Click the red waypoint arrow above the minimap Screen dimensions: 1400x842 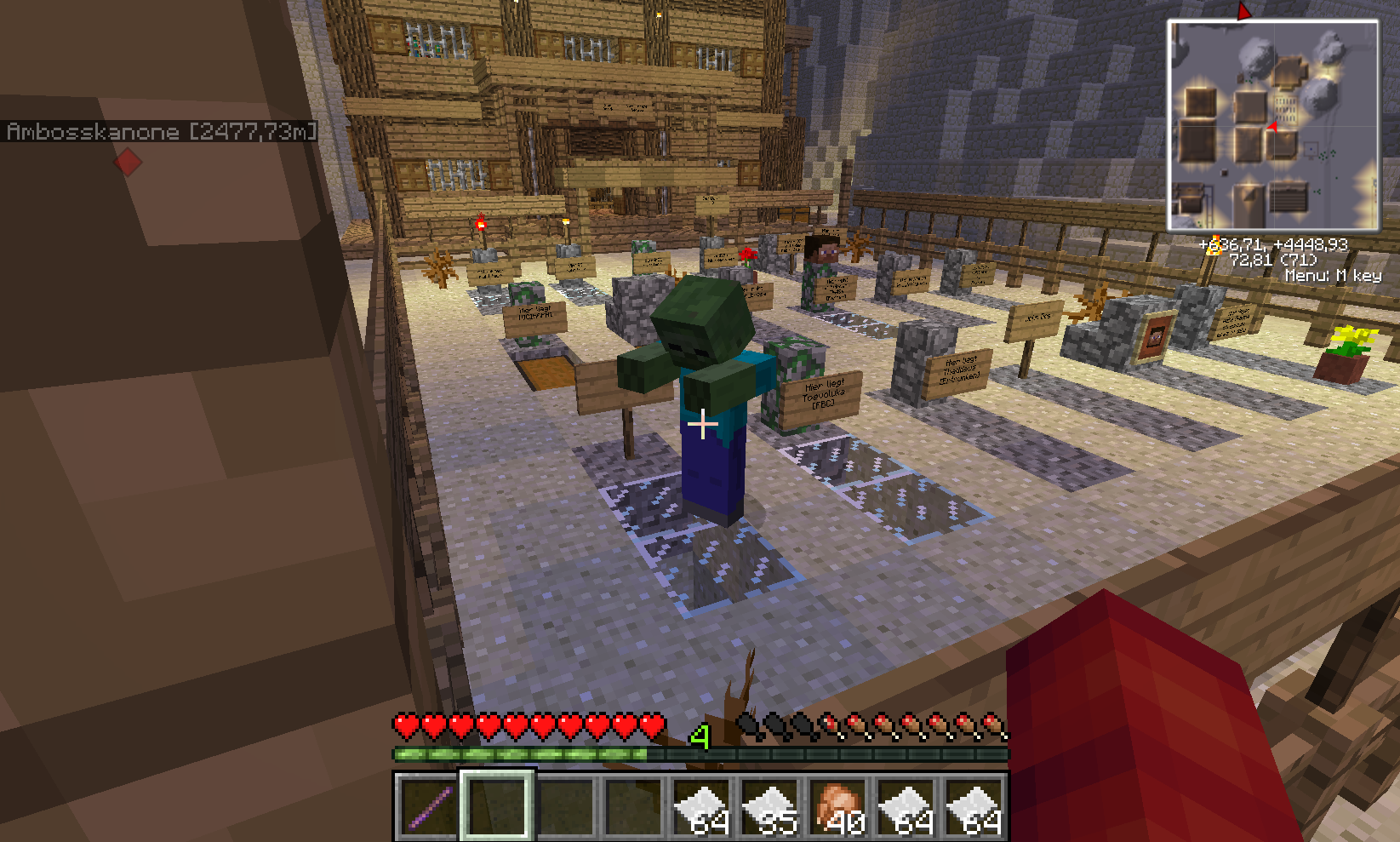pyautogui.click(x=1243, y=11)
